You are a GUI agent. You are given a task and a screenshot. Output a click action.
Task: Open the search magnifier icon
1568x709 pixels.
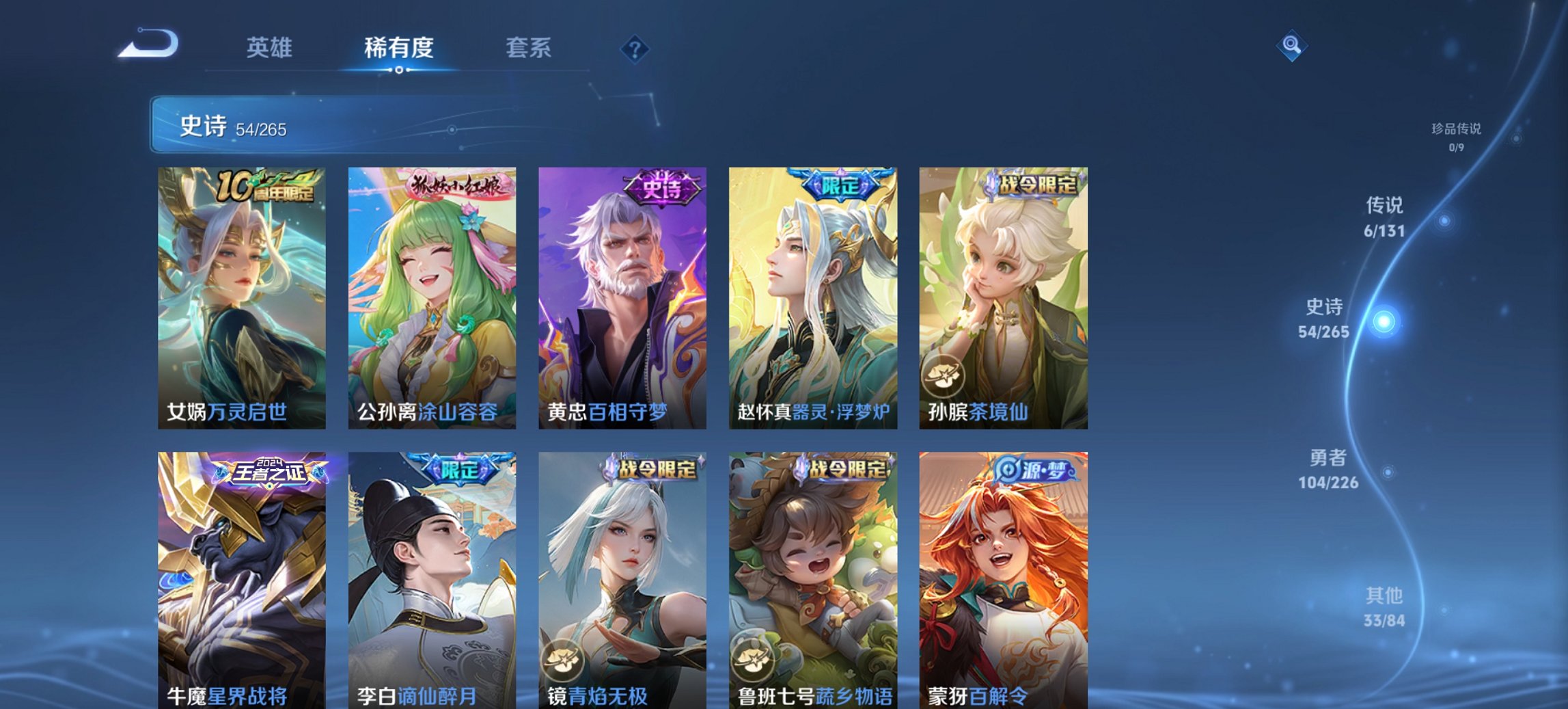pos(1293,46)
